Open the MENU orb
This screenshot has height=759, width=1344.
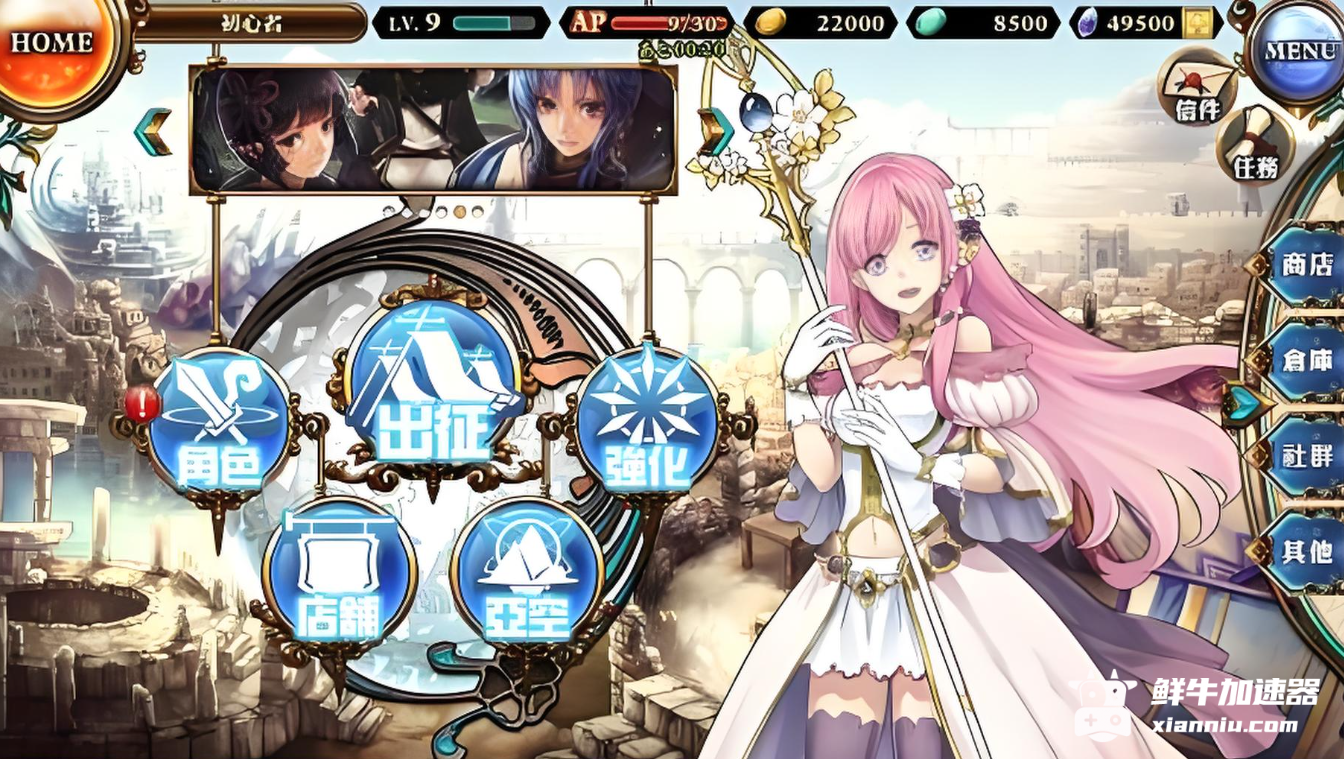(x=1299, y=52)
